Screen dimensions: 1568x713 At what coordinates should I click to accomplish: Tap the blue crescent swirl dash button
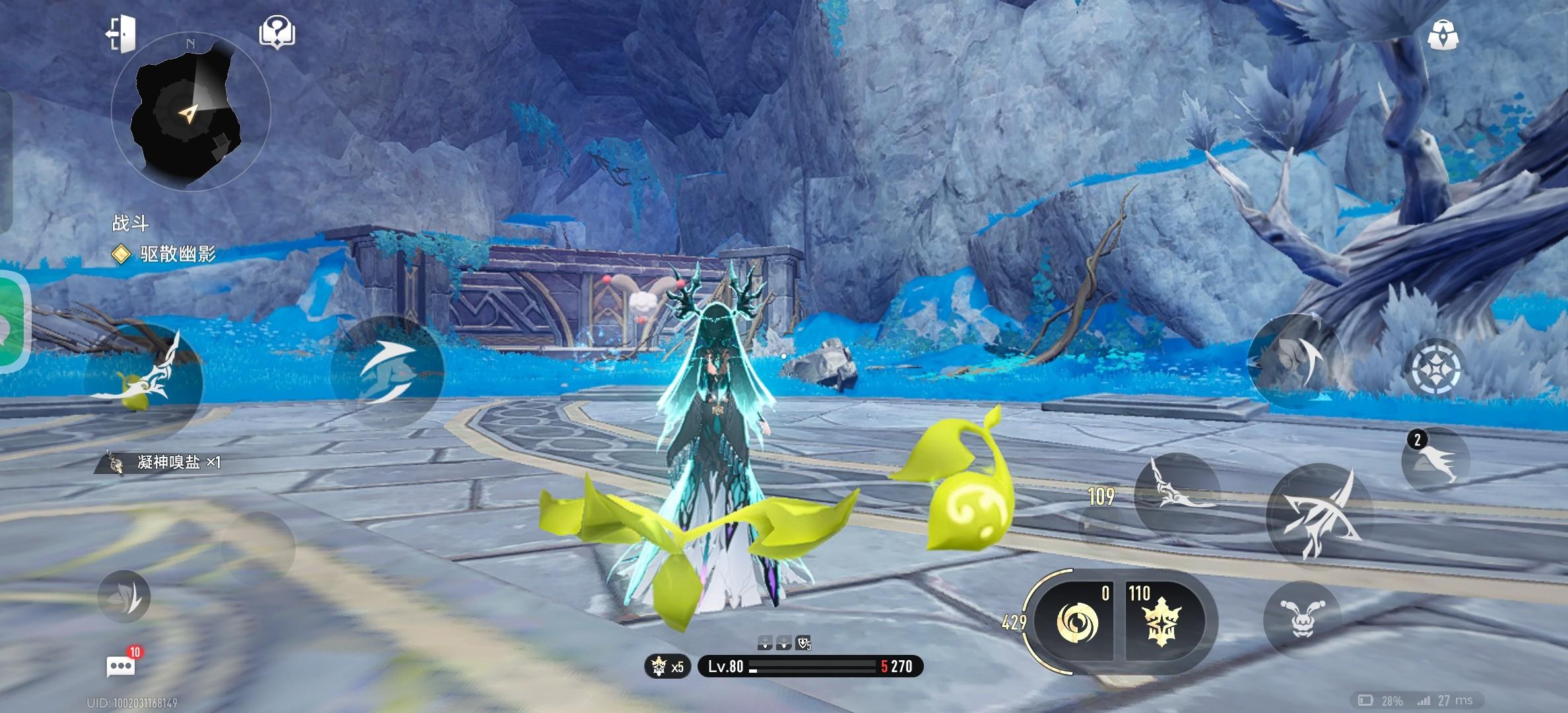(387, 372)
